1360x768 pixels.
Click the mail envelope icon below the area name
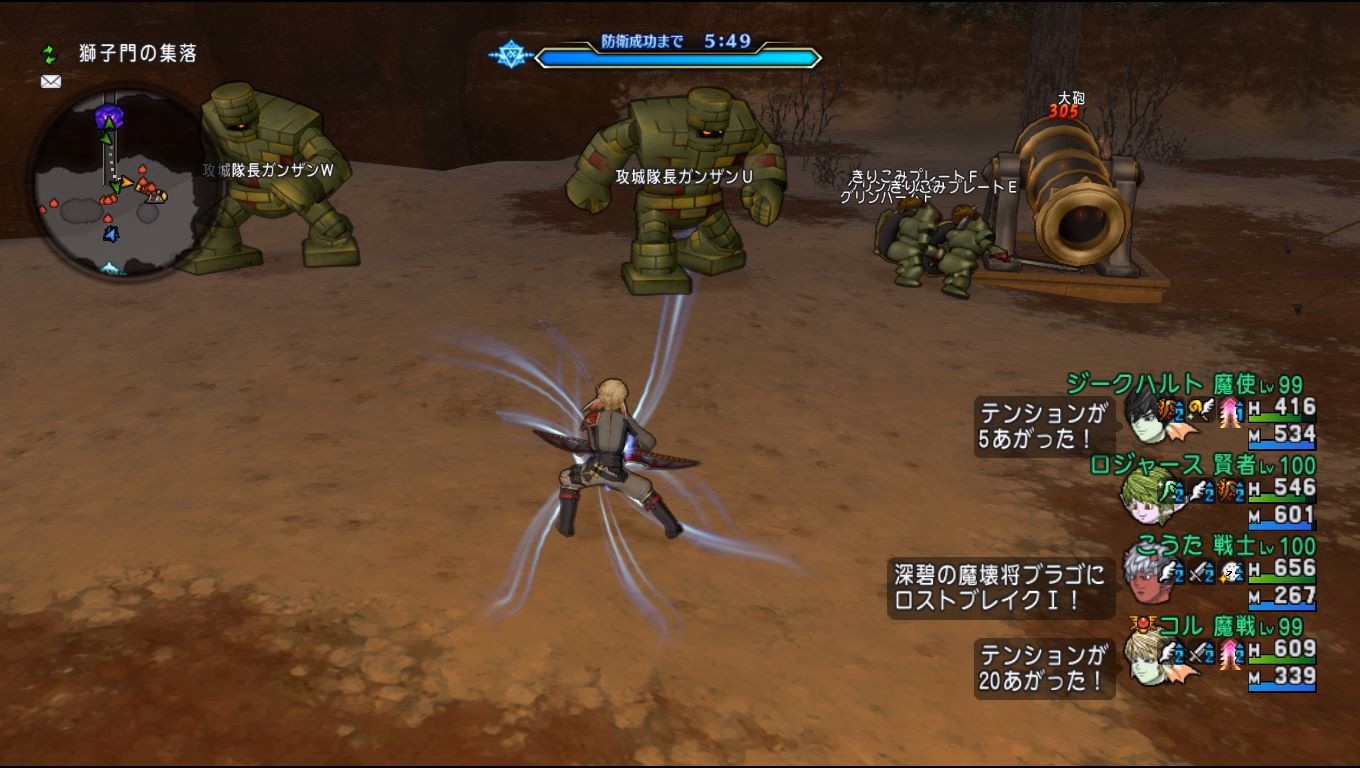[x=50, y=81]
